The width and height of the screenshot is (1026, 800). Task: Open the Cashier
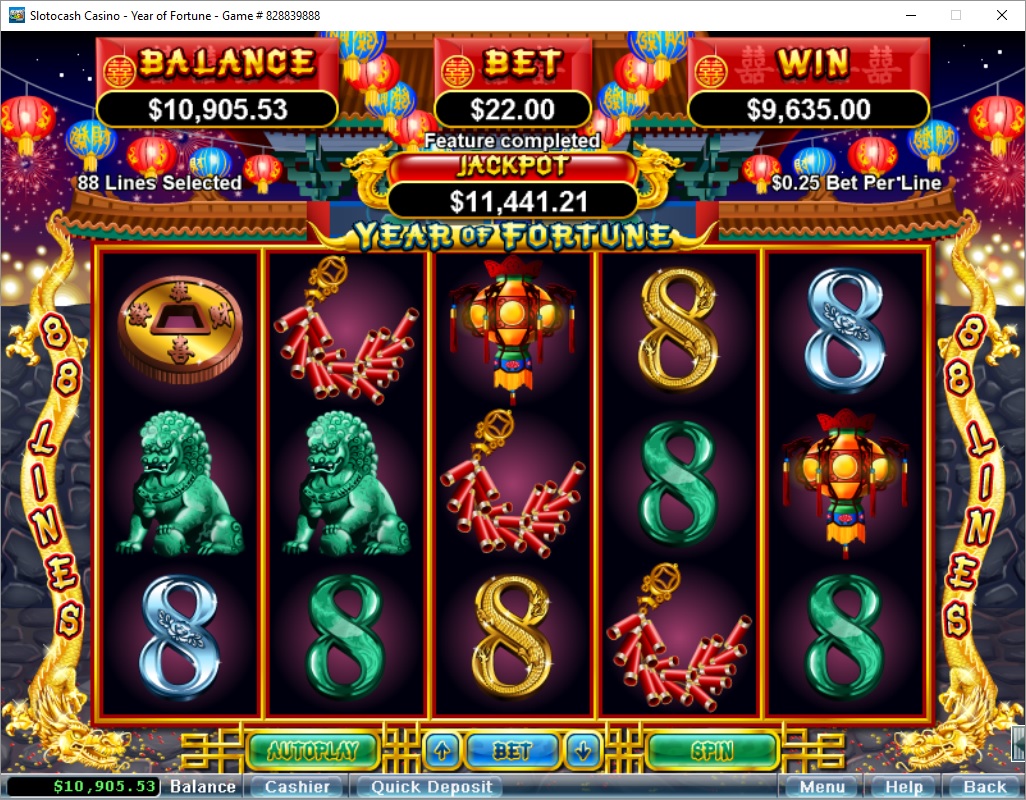(x=296, y=787)
